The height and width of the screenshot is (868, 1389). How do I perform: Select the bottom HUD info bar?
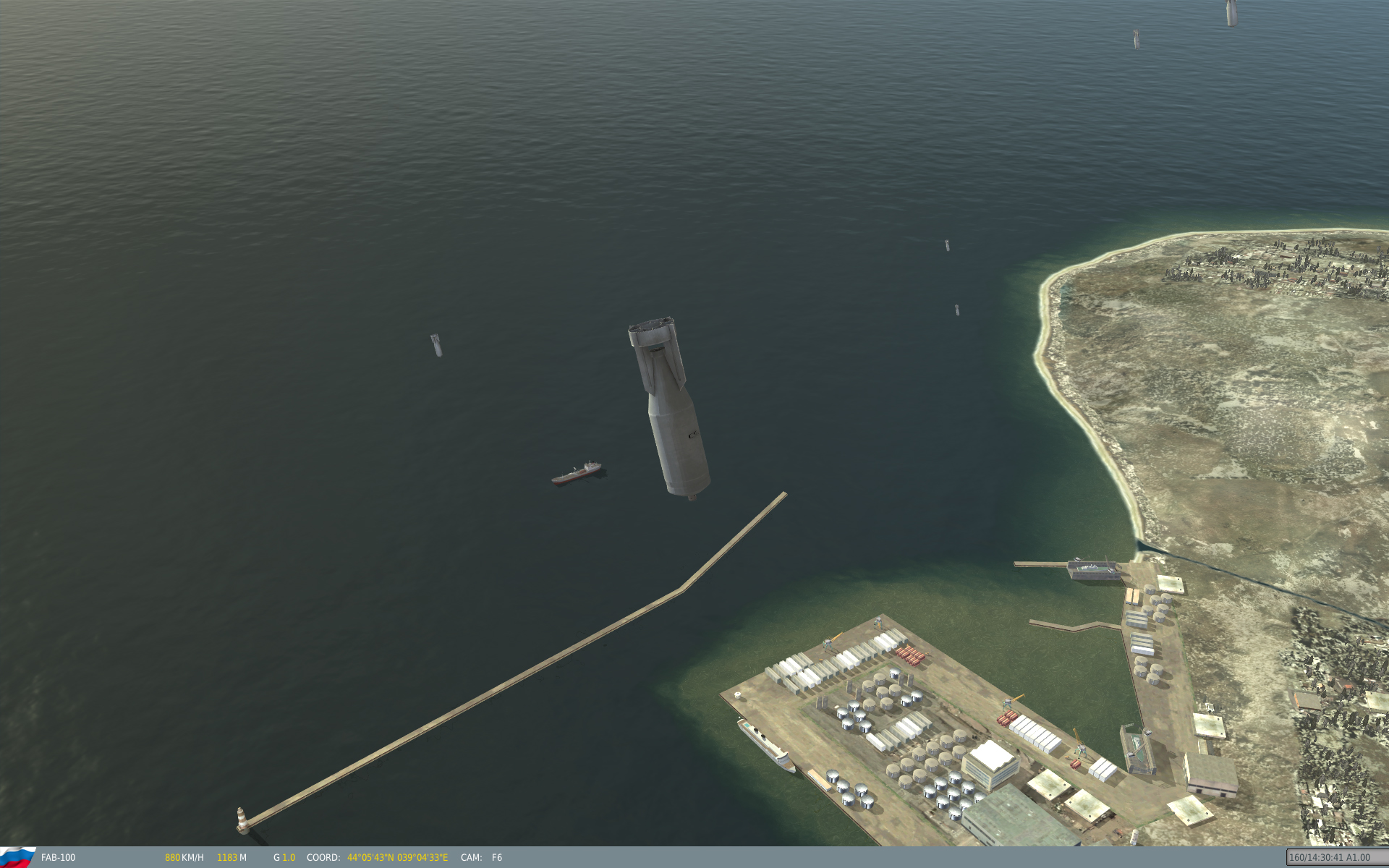point(694,858)
